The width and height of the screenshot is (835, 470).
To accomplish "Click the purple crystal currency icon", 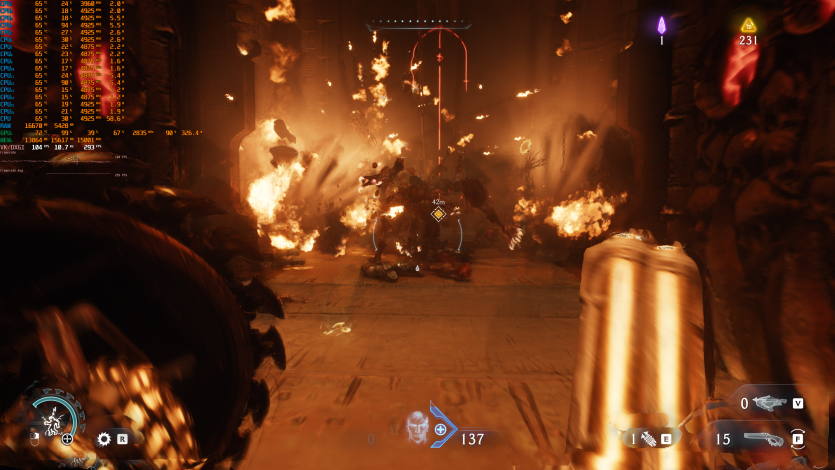I will [x=661, y=25].
